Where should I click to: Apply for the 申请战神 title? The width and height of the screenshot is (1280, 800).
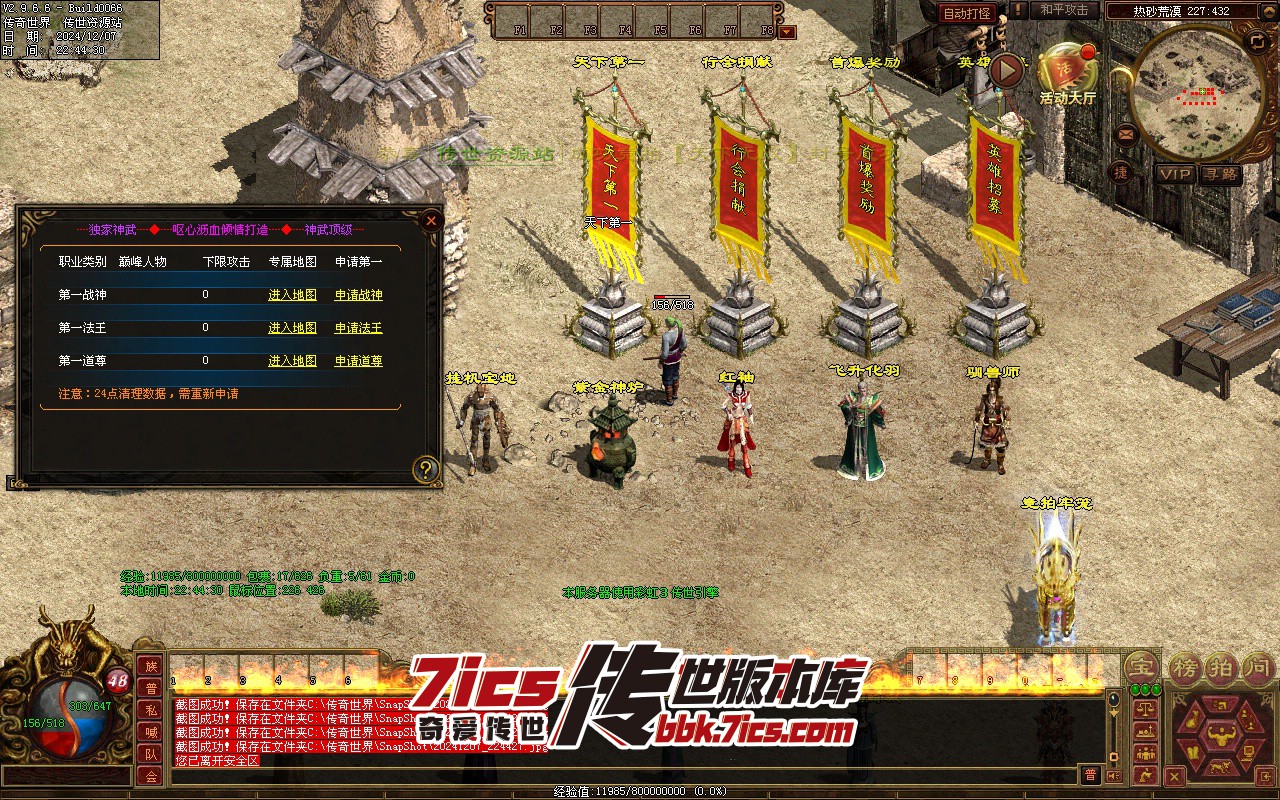(x=358, y=295)
